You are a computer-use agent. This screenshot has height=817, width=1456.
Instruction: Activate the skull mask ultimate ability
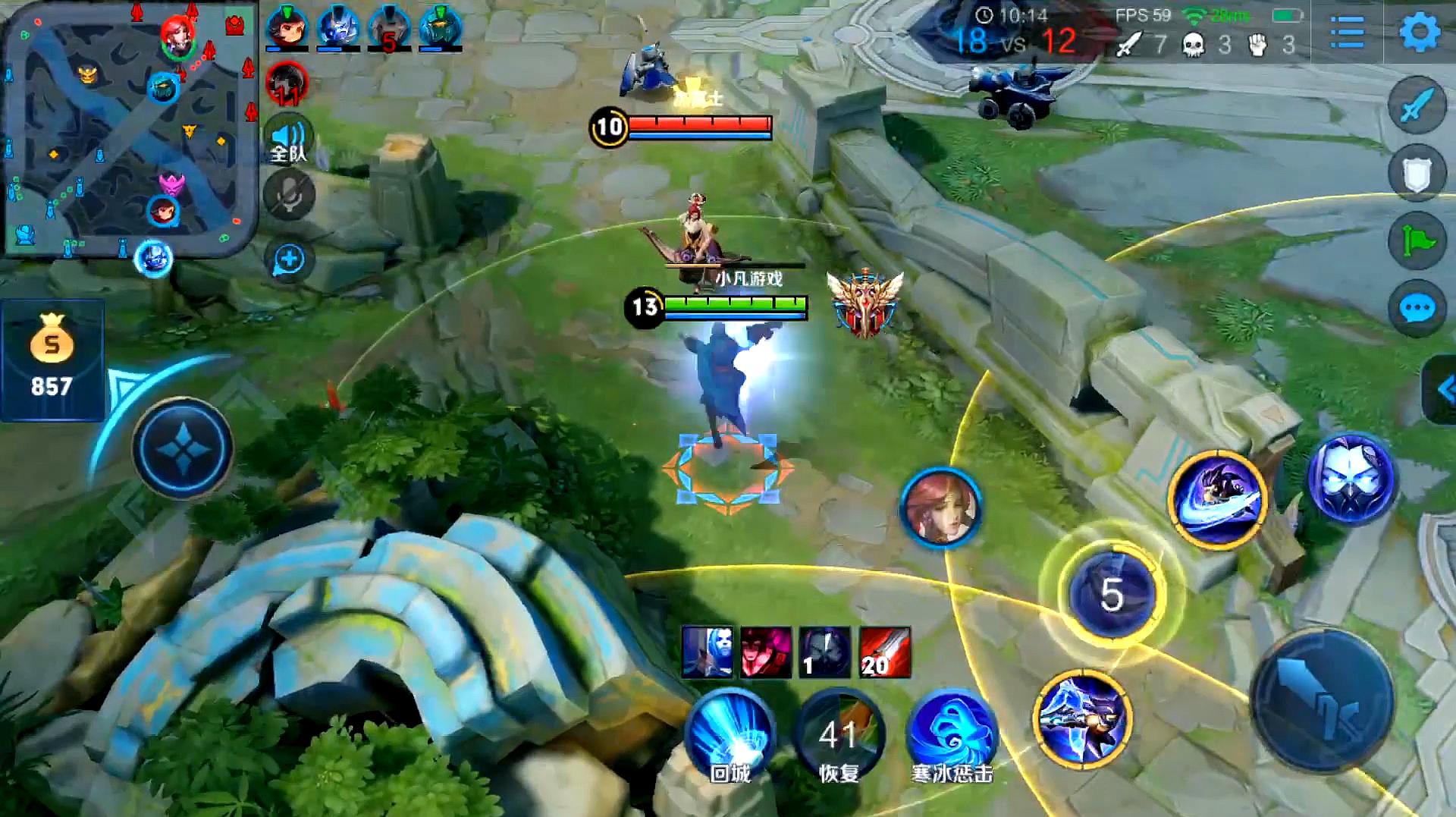click(1351, 478)
